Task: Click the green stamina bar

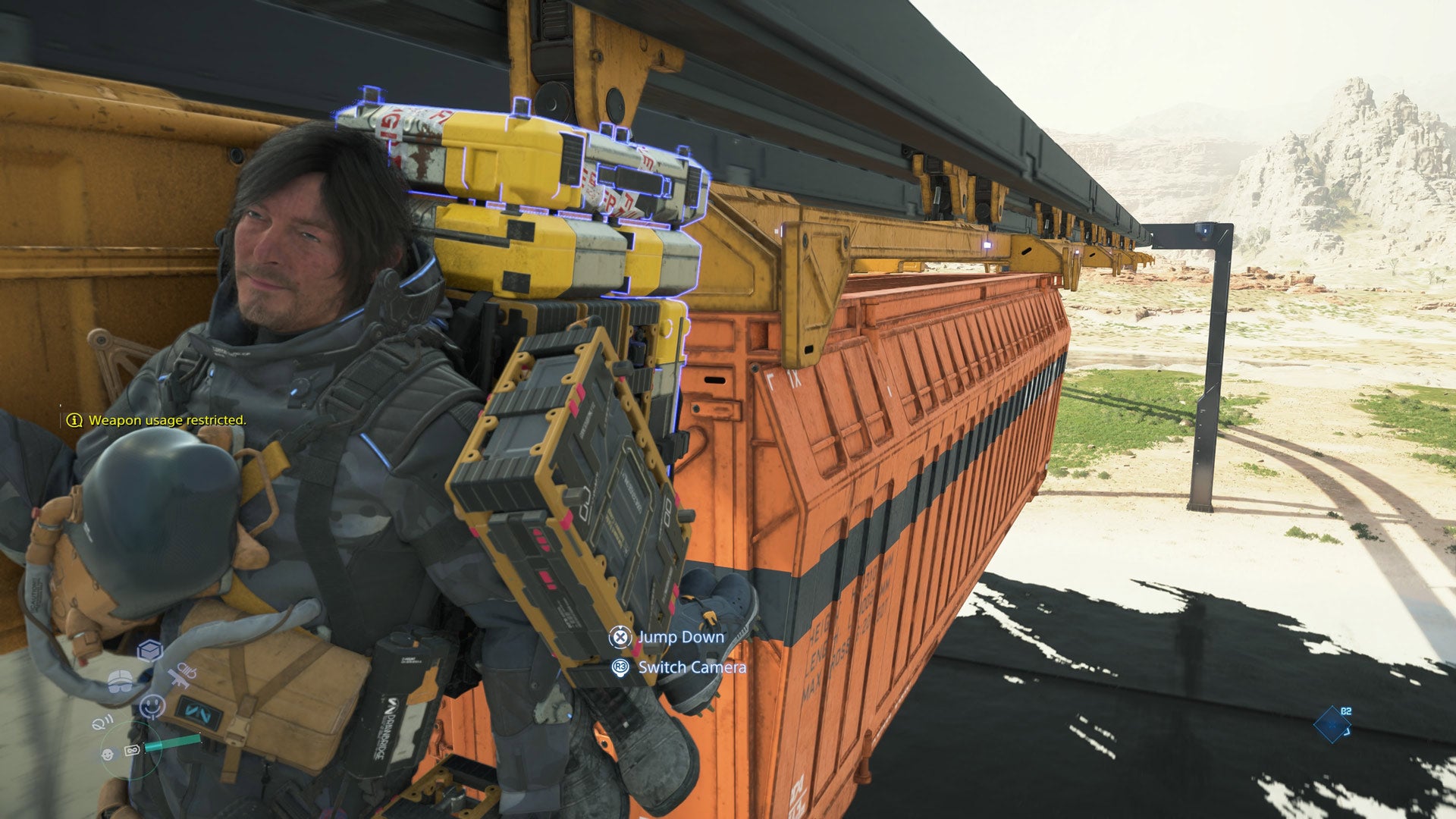Action: coord(173,742)
